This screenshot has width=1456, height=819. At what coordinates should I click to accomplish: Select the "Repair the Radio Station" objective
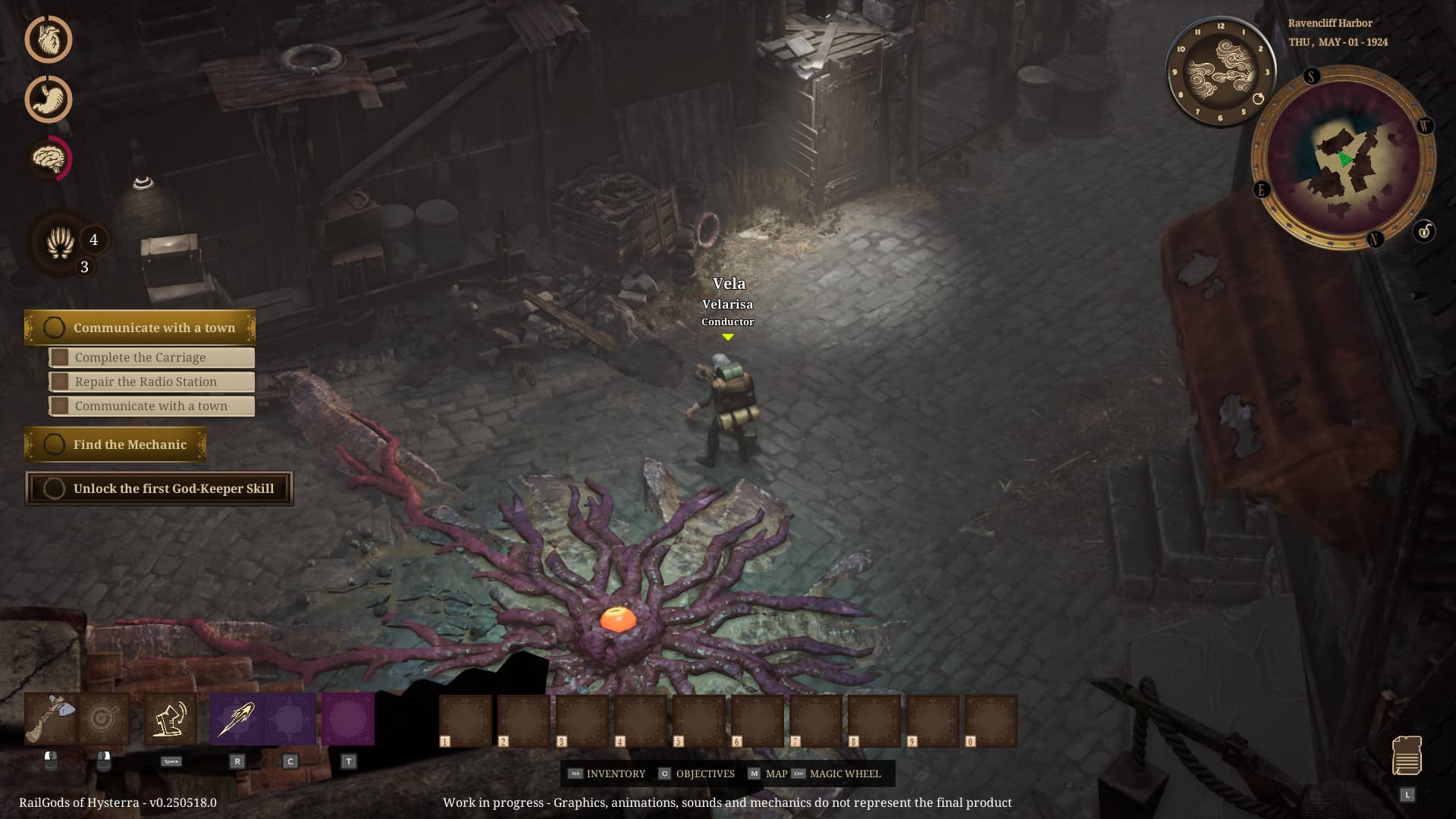click(151, 381)
